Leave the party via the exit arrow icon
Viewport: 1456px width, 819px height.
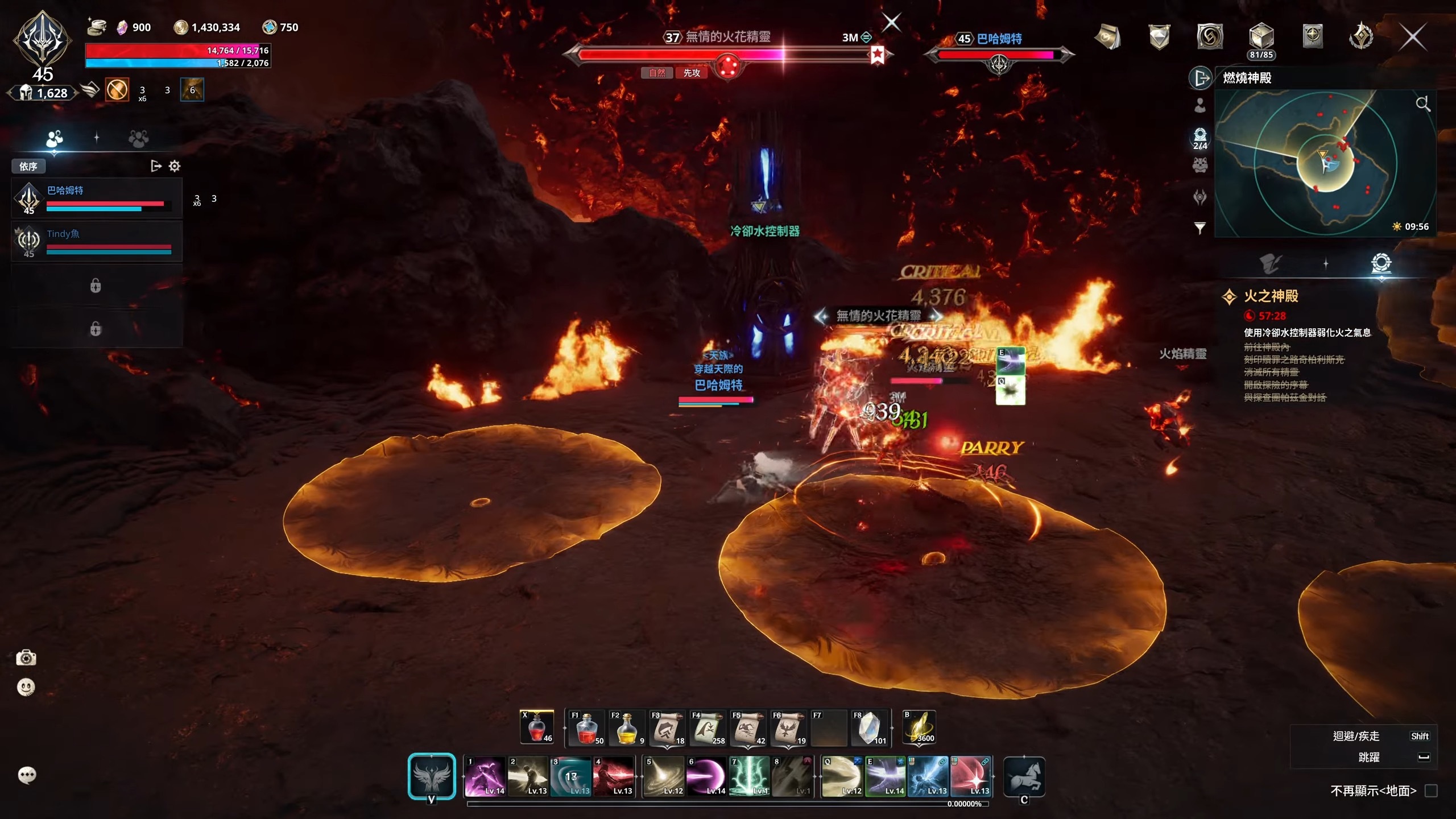(155, 166)
